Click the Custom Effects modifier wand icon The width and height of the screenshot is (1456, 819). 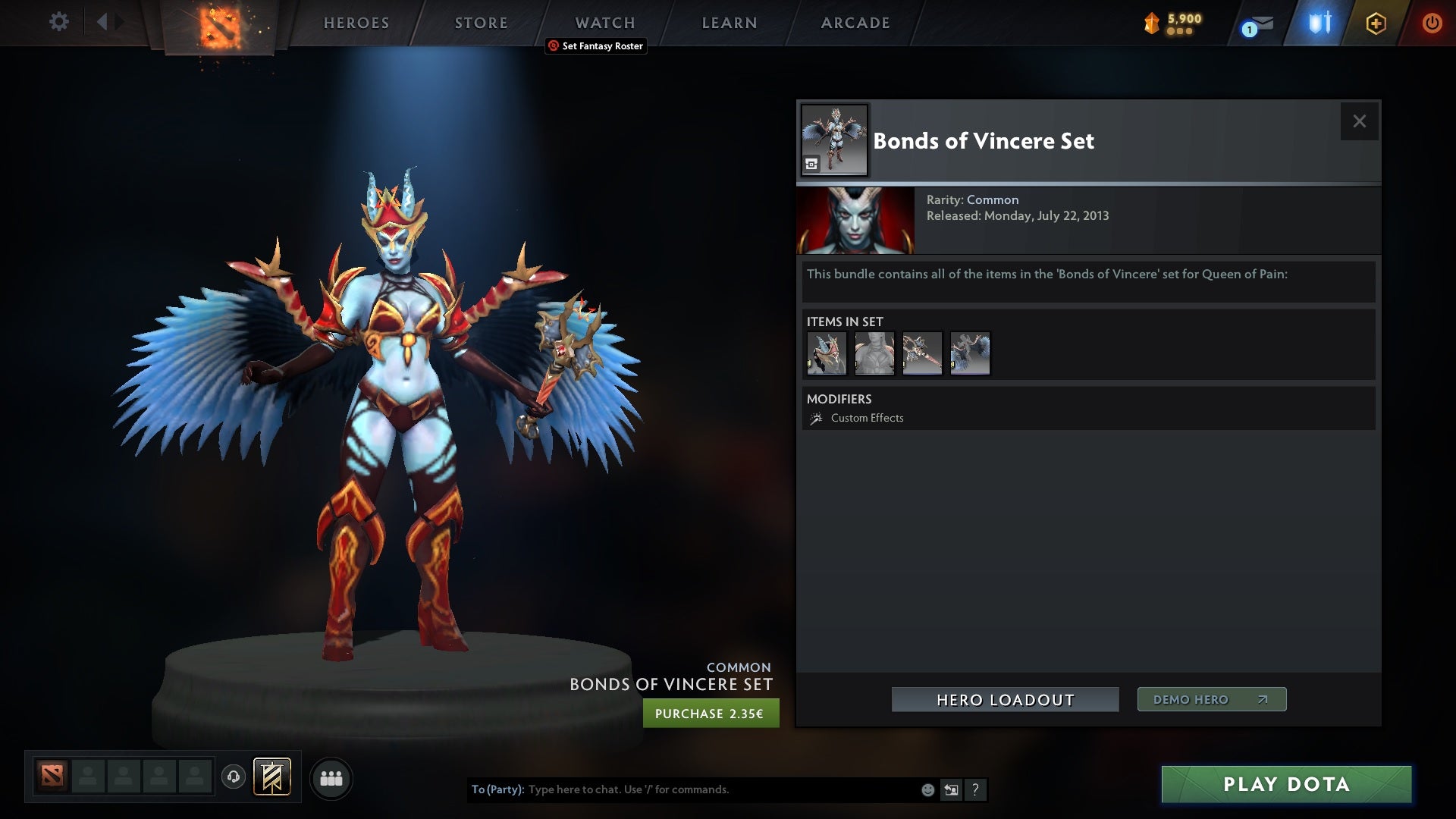[x=815, y=417]
